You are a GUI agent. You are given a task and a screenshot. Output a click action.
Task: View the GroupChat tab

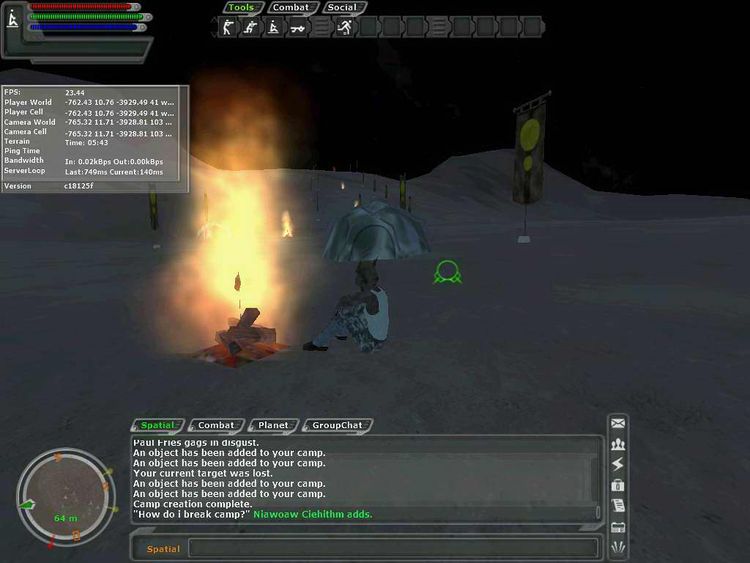(x=337, y=425)
